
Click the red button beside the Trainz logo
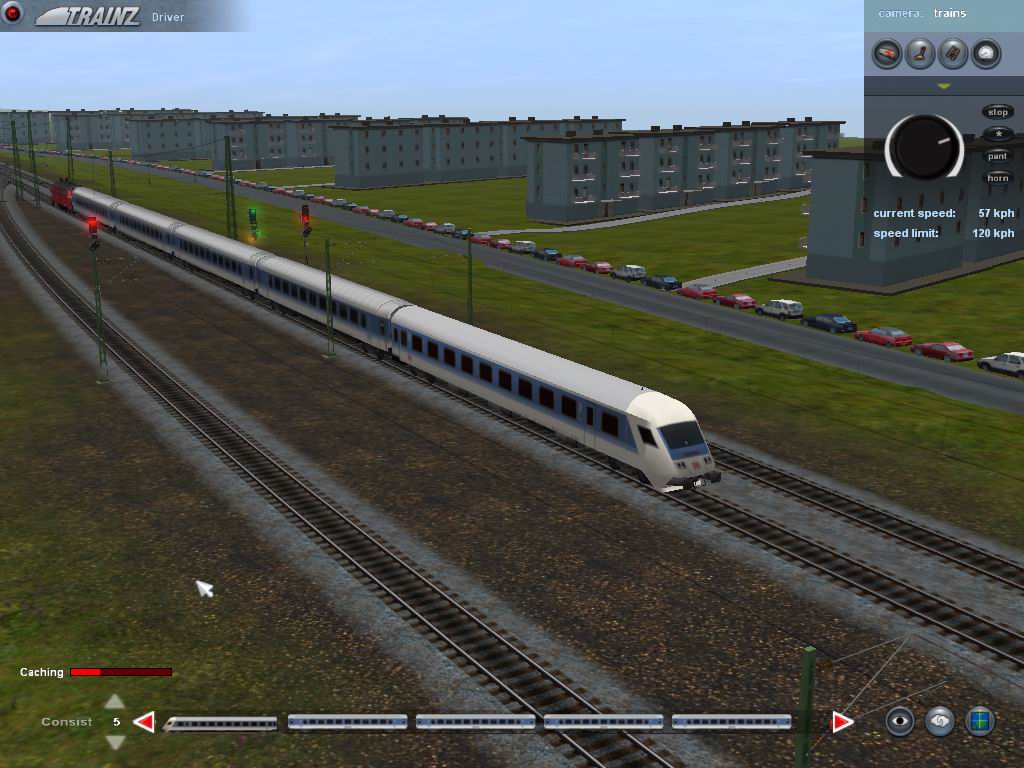pyautogui.click(x=13, y=14)
